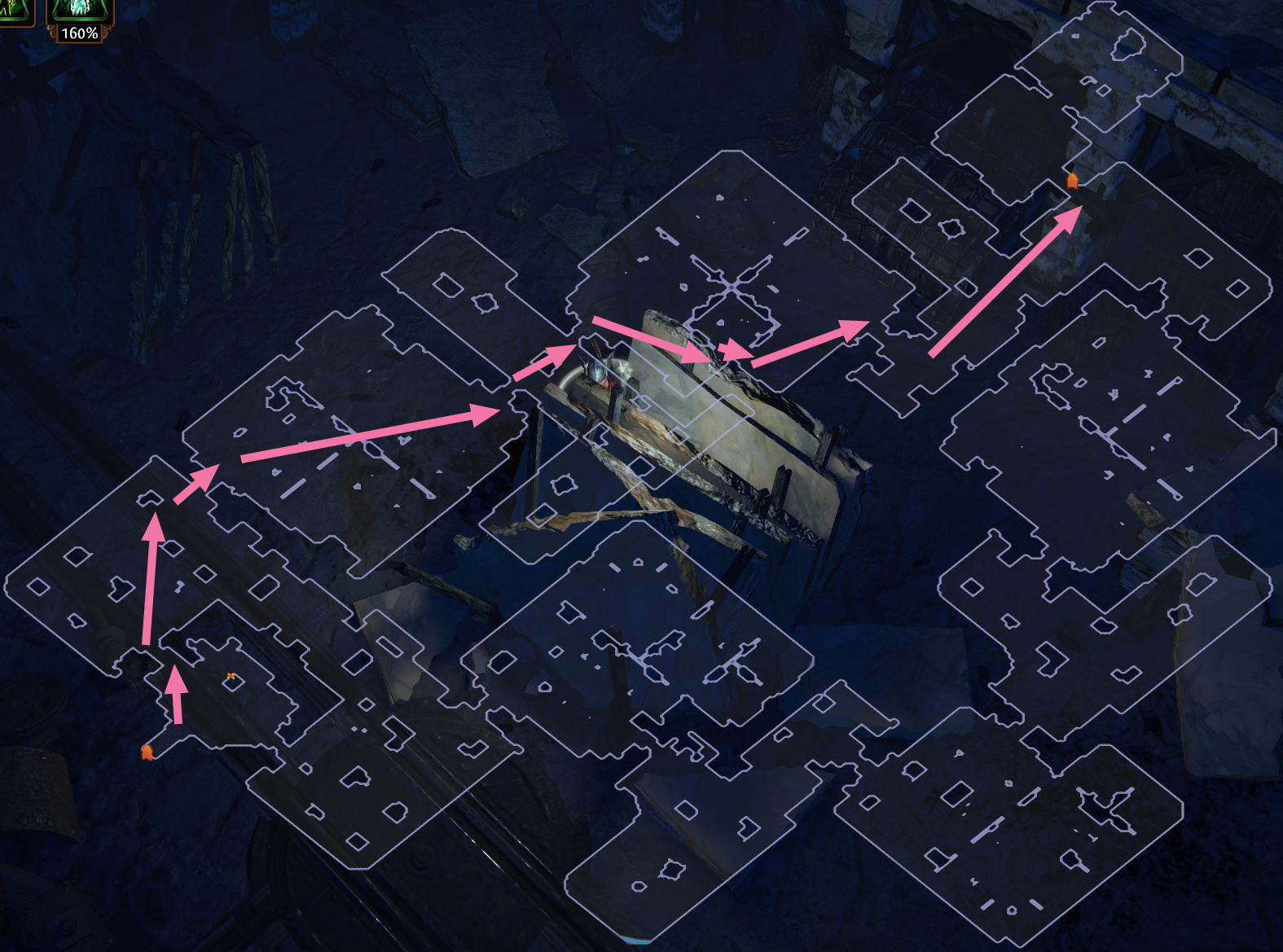The width and height of the screenshot is (1283, 952).
Task: Click the orange doorway marker at top-right
Action: click(x=1074, y=180)
